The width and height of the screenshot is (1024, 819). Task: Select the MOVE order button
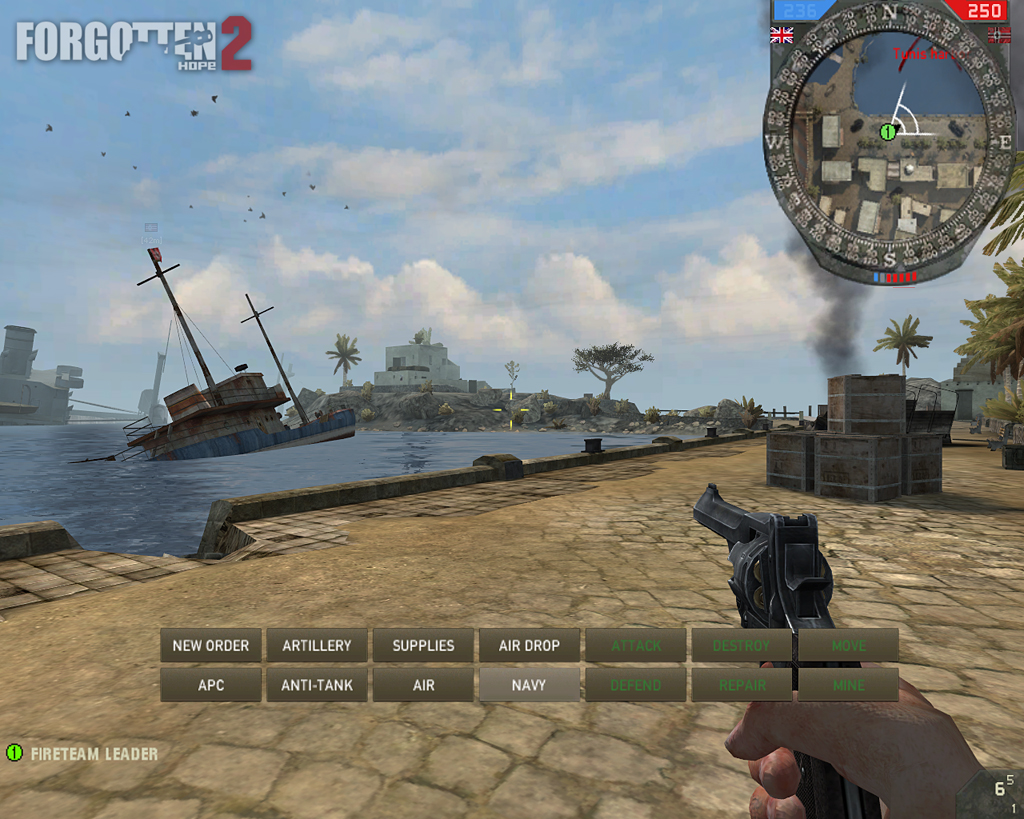pos(848,645)
